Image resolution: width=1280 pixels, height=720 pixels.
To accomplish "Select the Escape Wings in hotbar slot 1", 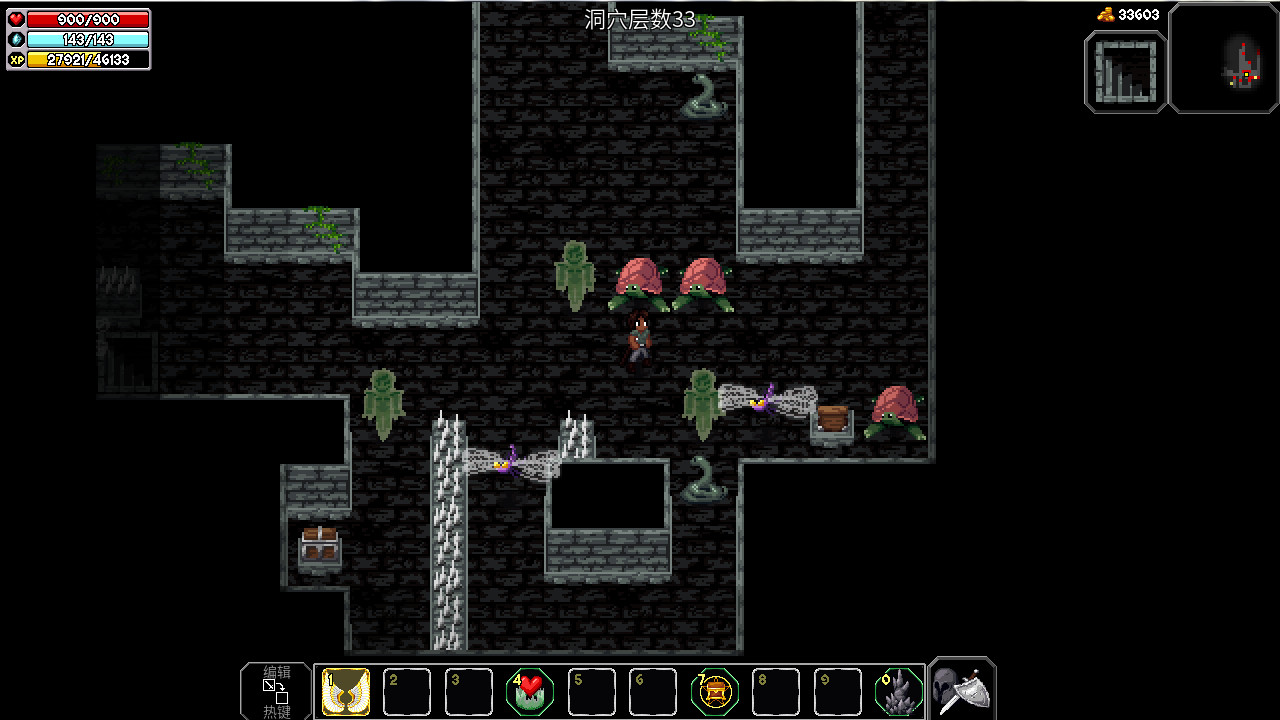I will click(x=344, y=690).
